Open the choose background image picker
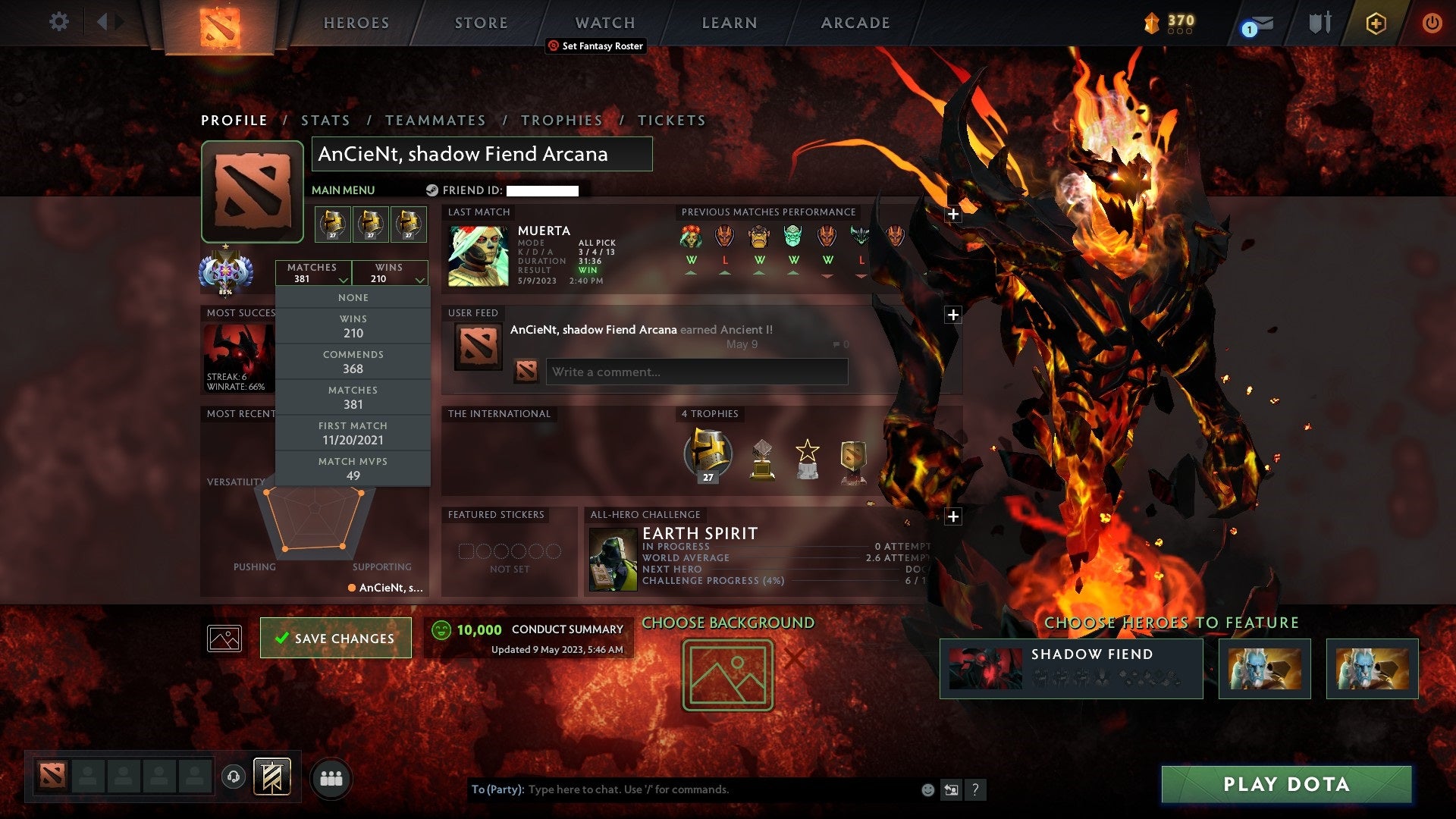Screen dimensions: 1456x819 click(x=727, y=674)
